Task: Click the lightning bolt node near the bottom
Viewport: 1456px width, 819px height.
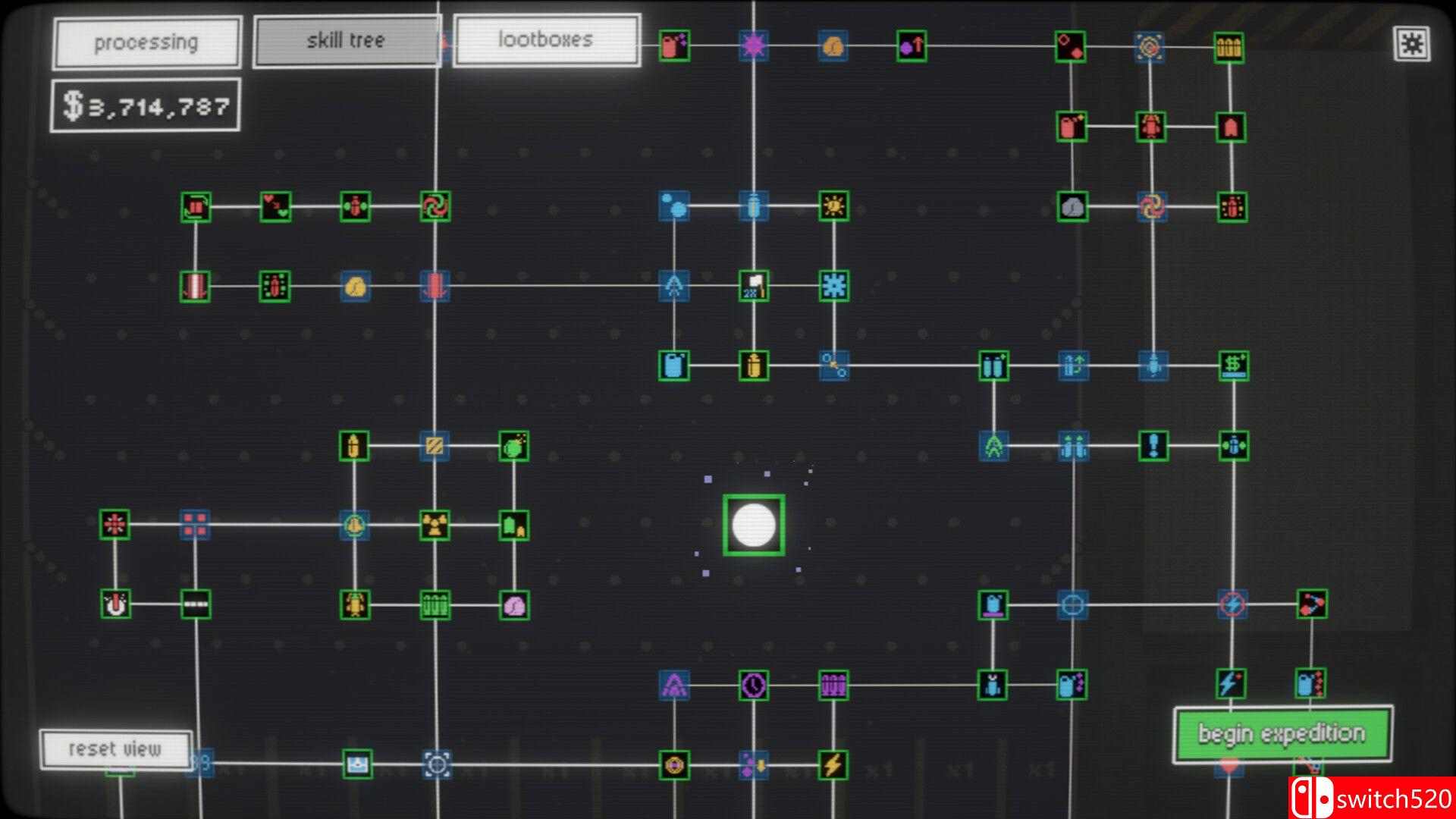Action: point(833,766)
